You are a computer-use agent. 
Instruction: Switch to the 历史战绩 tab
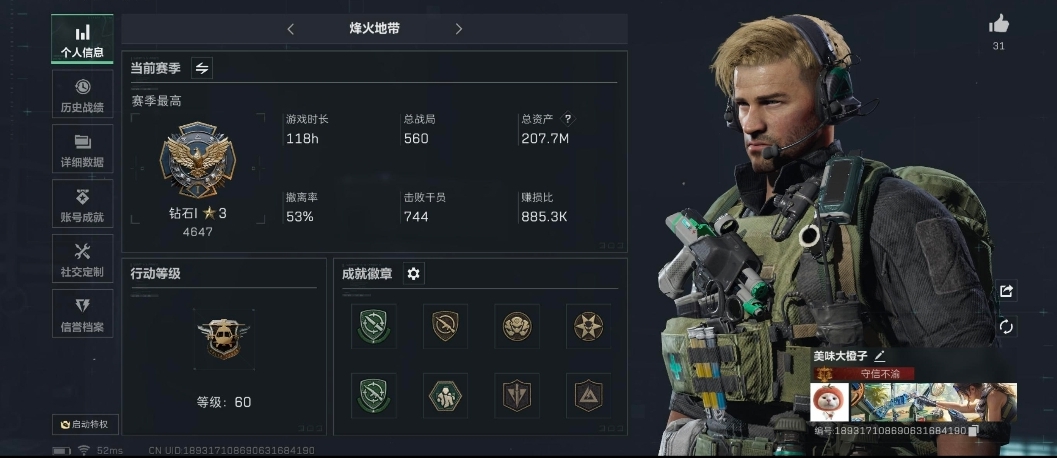click(82, 95)
